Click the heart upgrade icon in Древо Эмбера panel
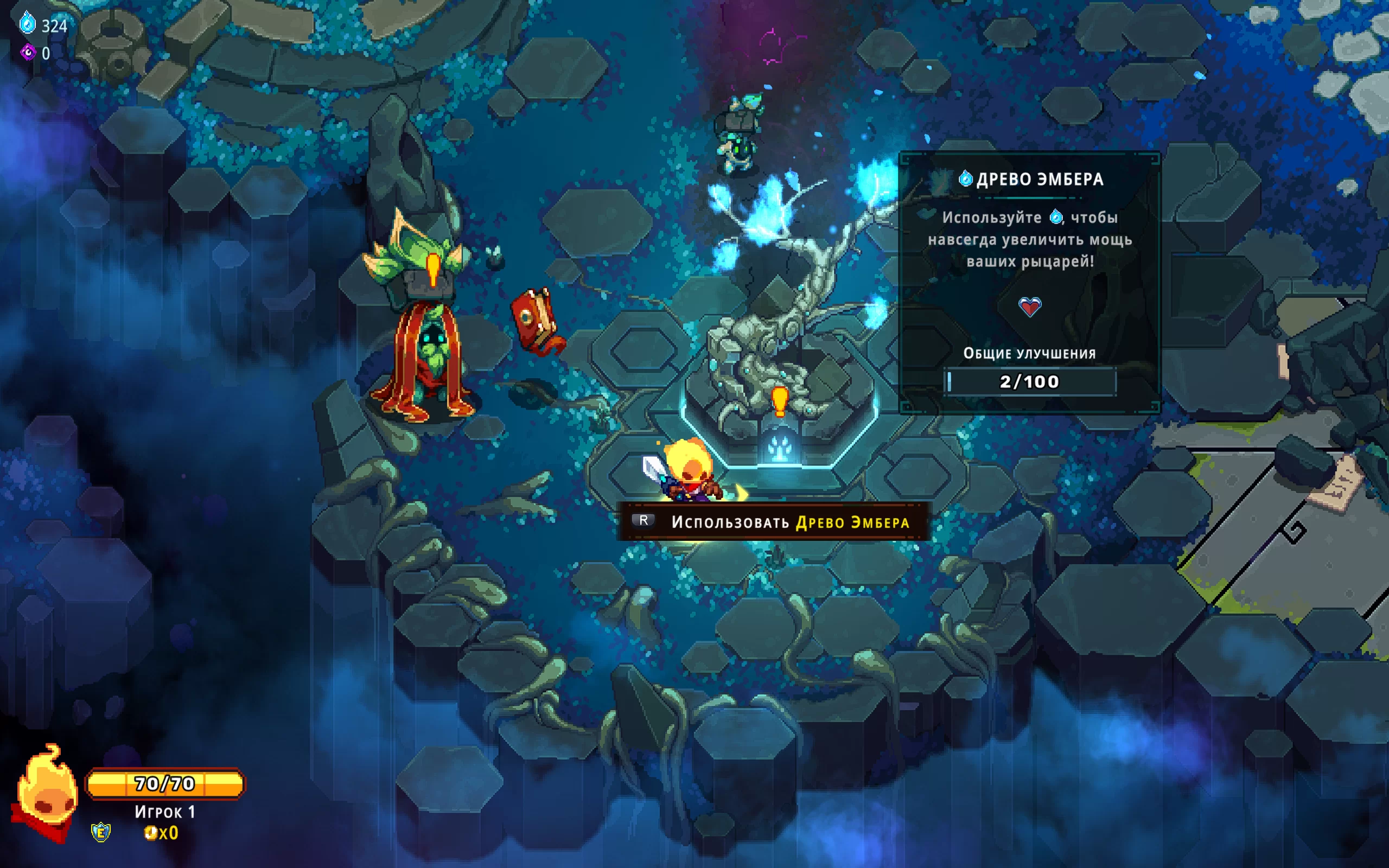The height and width of the screenshot is (868, 1389). (1029, 307)
